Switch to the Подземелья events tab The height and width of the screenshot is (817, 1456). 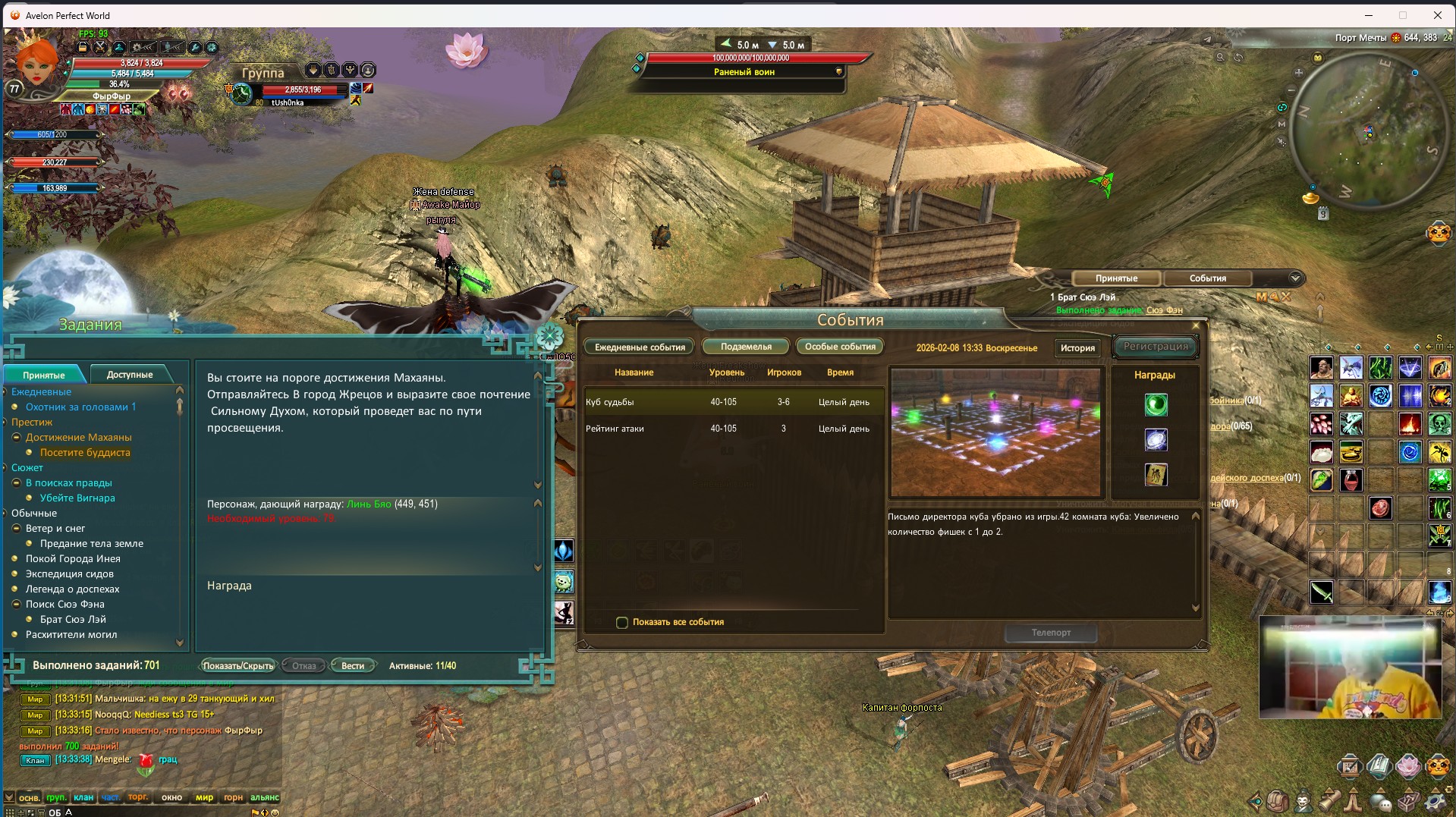coord(746,347)
